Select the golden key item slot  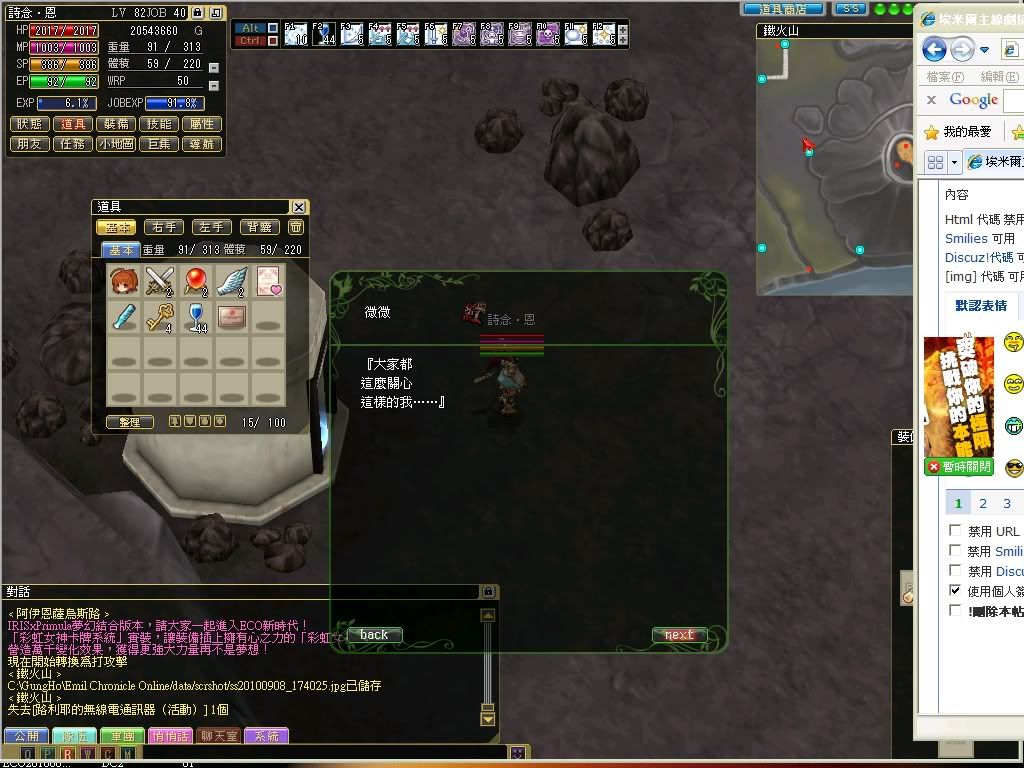coord(160,318)
